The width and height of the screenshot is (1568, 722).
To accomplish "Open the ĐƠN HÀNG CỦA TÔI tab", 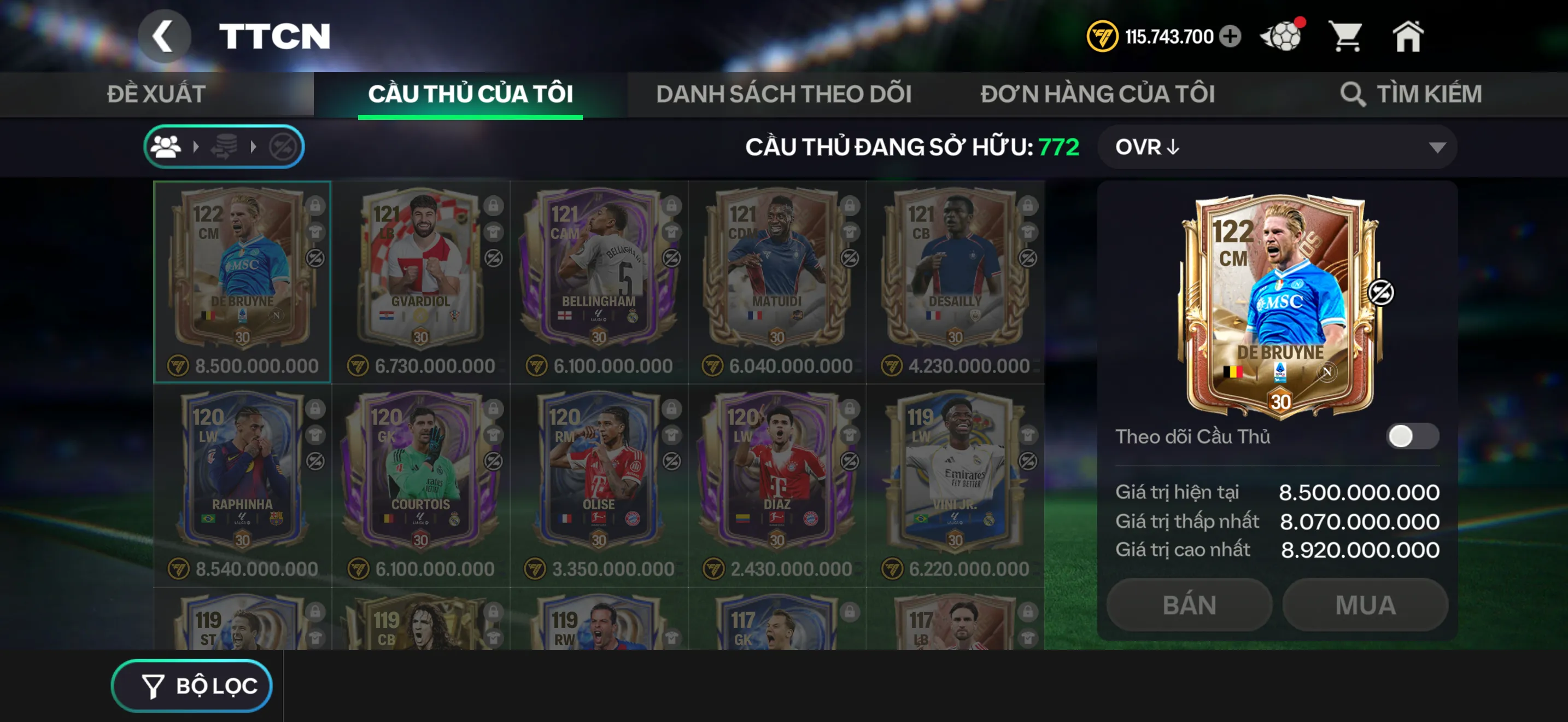I will click(1099, 95).
